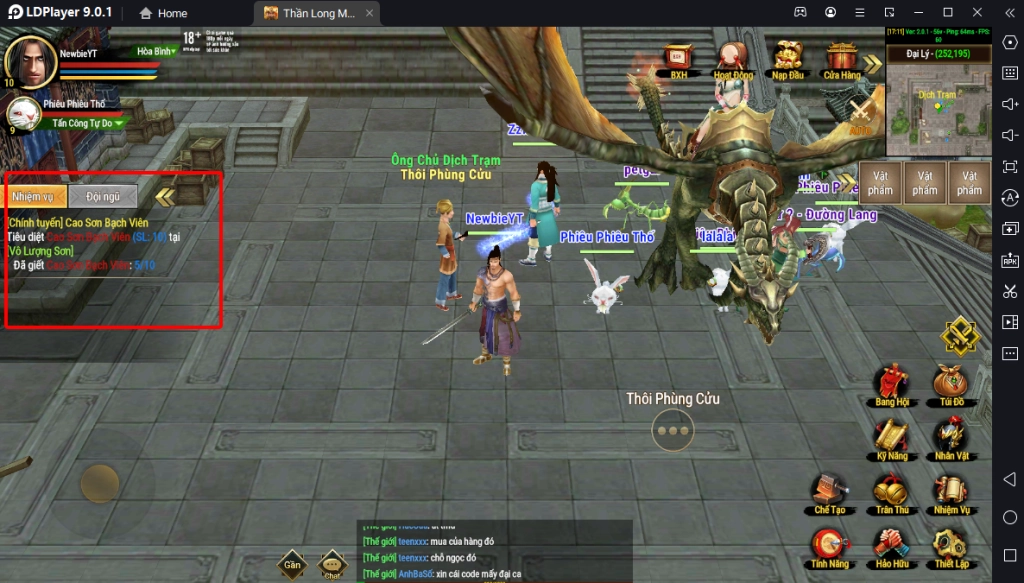This screenshot has width=1024, height=583.
Task: Talk to Thôi Phùng Cửu via speech bubble
Action: click(673, 430)
